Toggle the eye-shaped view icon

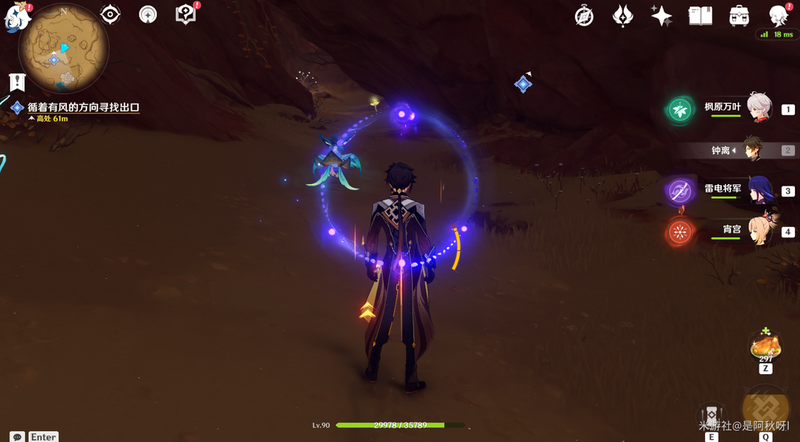(111, 15)
